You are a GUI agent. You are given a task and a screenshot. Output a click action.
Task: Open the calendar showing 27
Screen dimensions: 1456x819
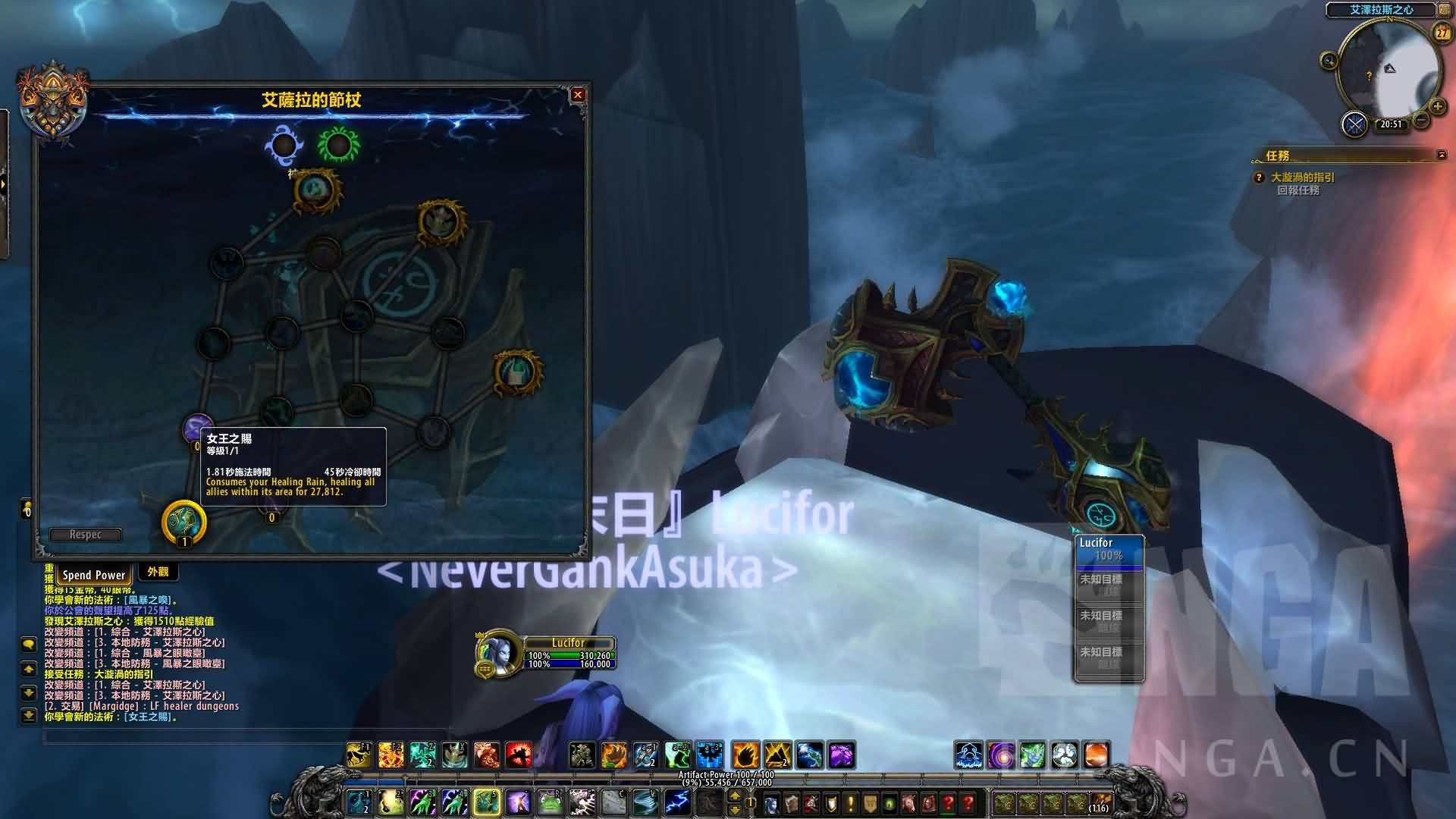[1441, 33]
